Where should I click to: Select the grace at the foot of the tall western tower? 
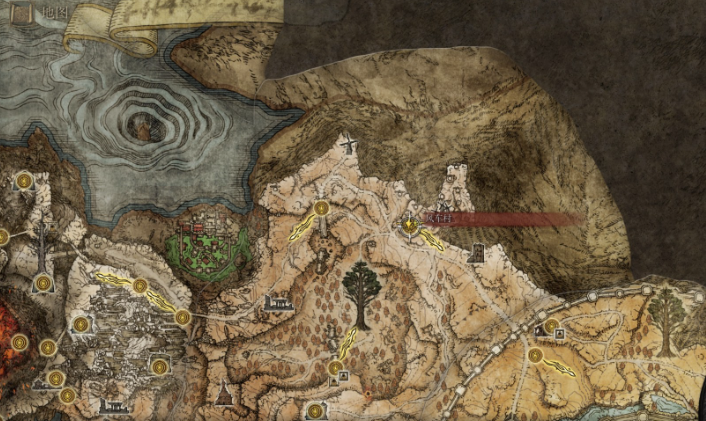pyautogui.click(x=44, y=285)
